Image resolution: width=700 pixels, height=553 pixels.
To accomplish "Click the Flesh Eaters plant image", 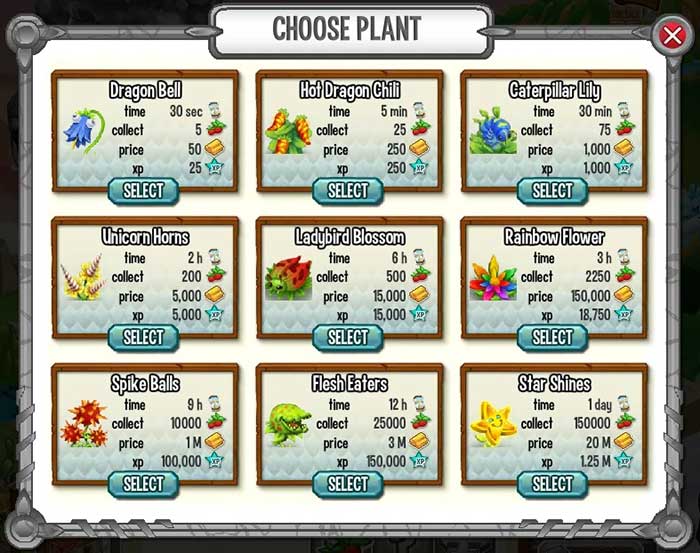I will click(x=289, y=425).
